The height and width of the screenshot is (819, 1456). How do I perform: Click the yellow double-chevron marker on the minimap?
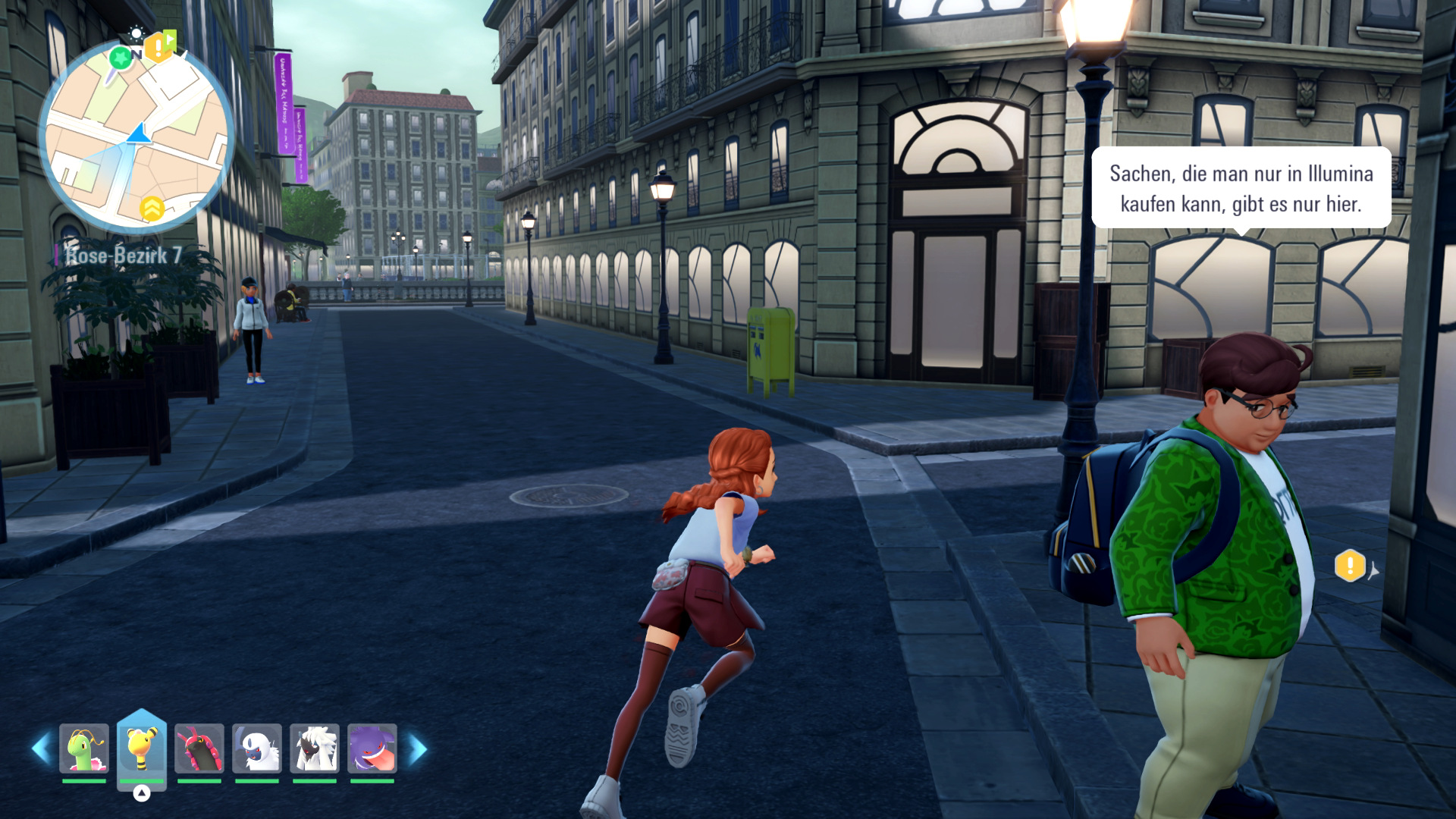[152, 209]
